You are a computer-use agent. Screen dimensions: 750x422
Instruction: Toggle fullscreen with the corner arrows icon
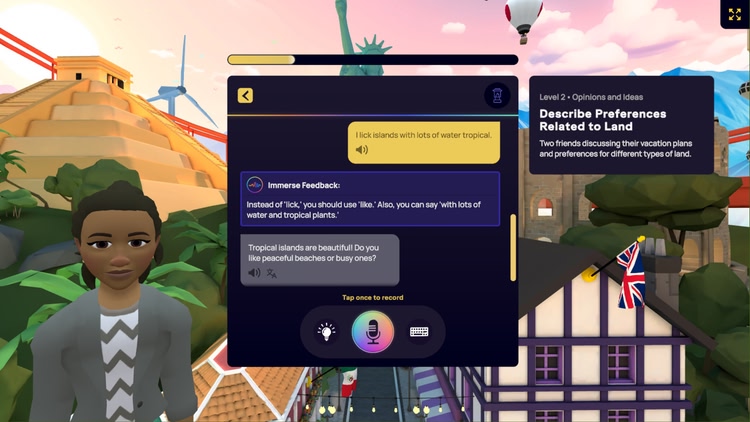click(735, 15)
